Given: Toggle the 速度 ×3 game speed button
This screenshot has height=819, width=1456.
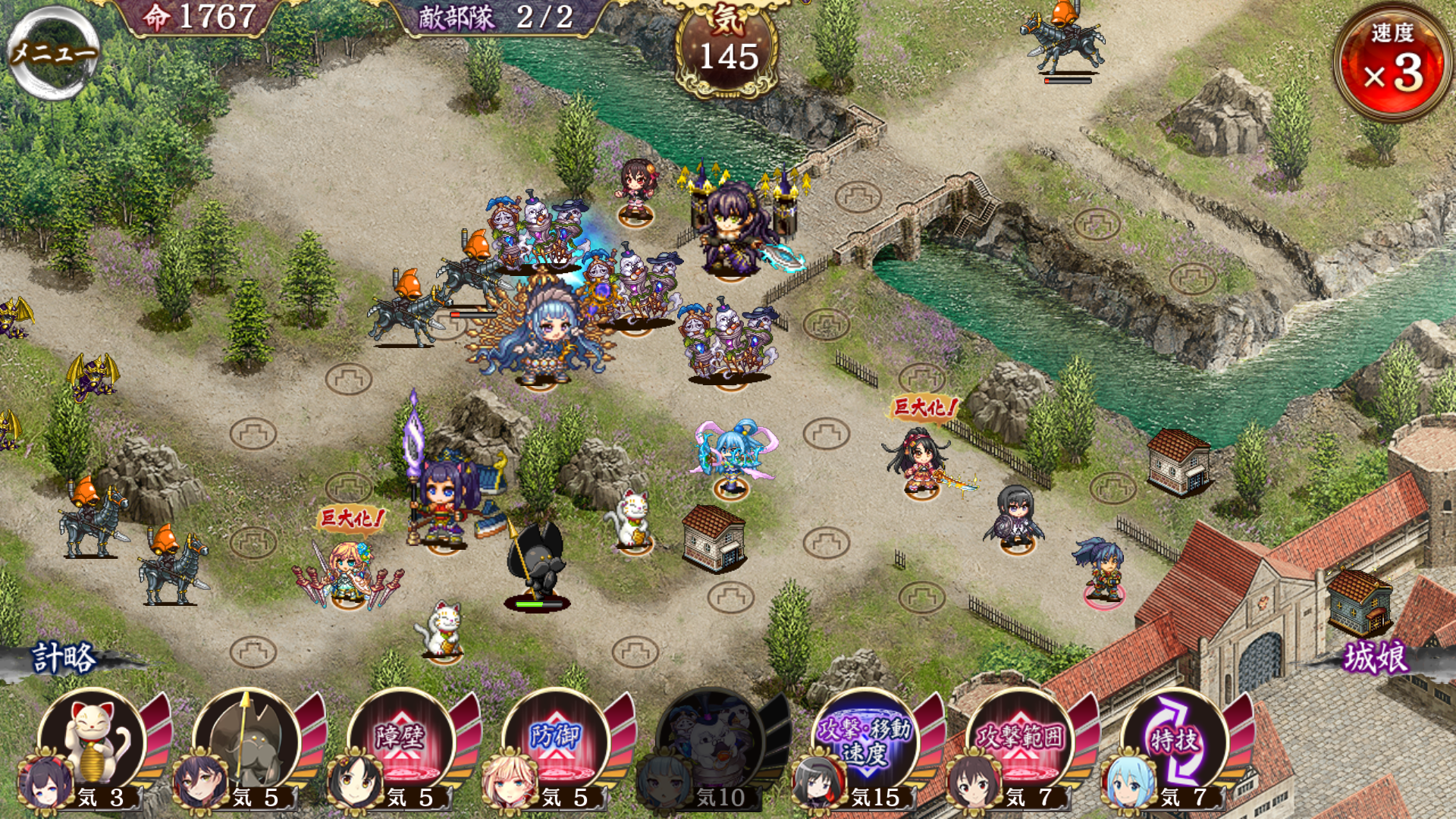Looking at the screenshot, I should [x=1394, y=62].
